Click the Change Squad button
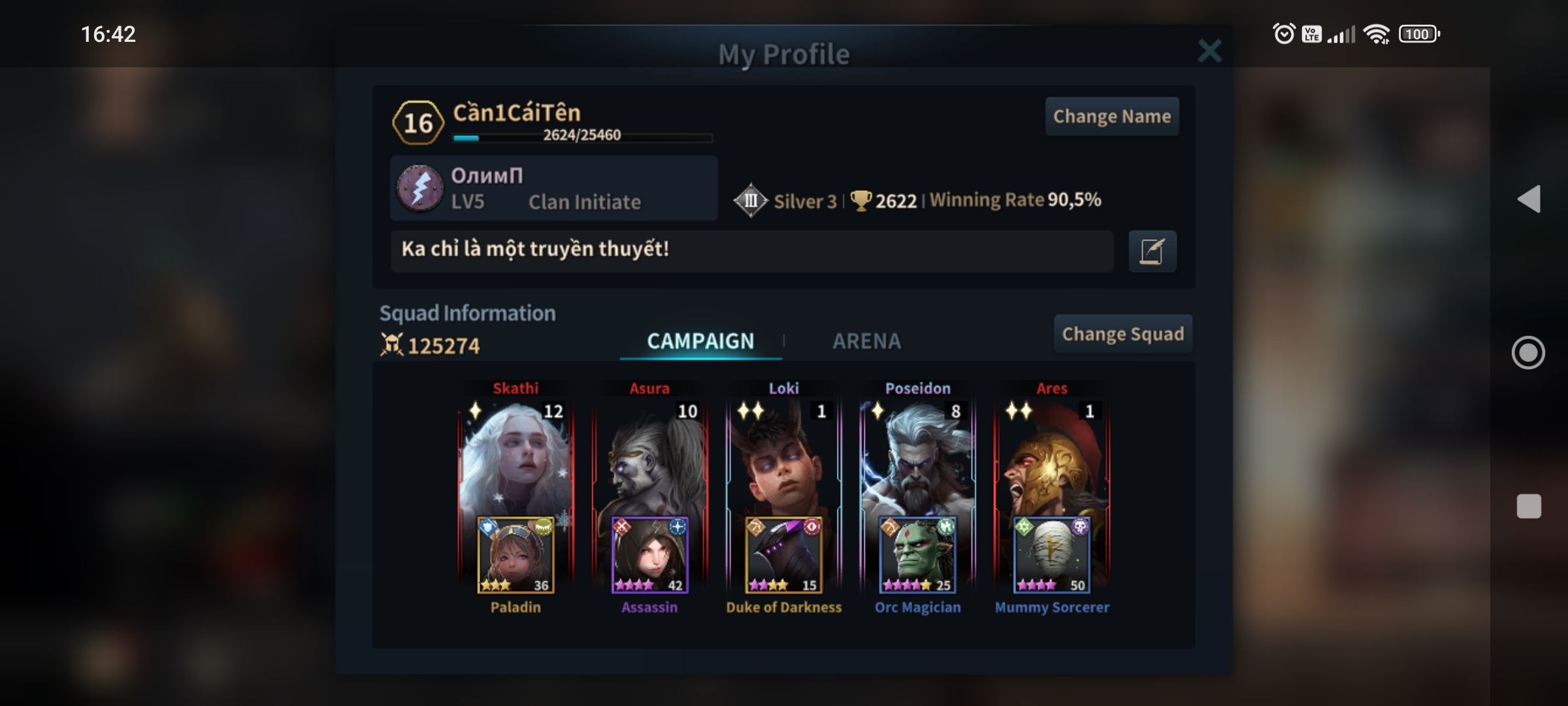The height and width of the screenshot is (706, 1568). (1122, 334)
